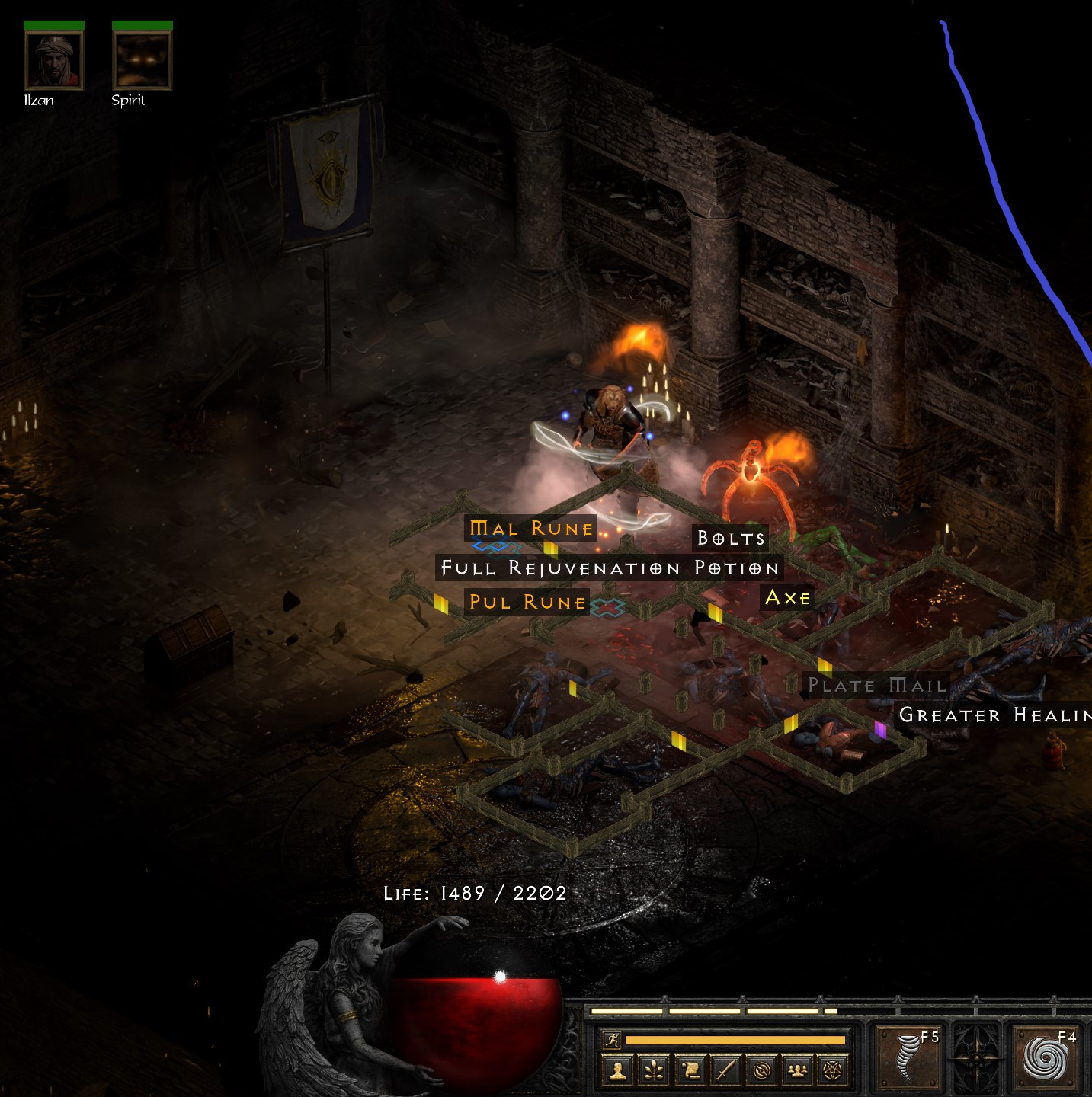Grab the Greater Healing potion
Viewport: 1092px width, 1097px height.
pyautogui.click(x=993, y=715)
